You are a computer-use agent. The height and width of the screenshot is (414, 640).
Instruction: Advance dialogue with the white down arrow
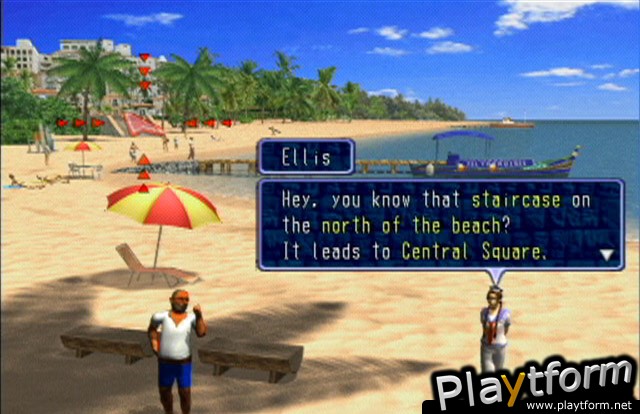click(606, 255)
